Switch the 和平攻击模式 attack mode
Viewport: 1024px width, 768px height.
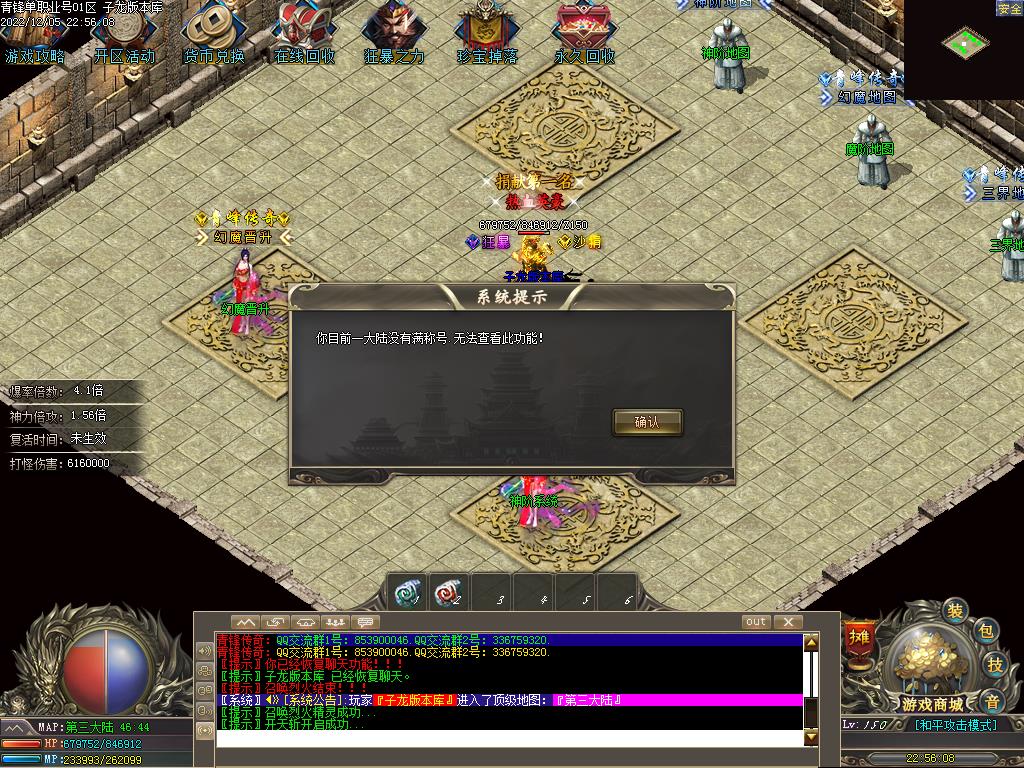955,725
